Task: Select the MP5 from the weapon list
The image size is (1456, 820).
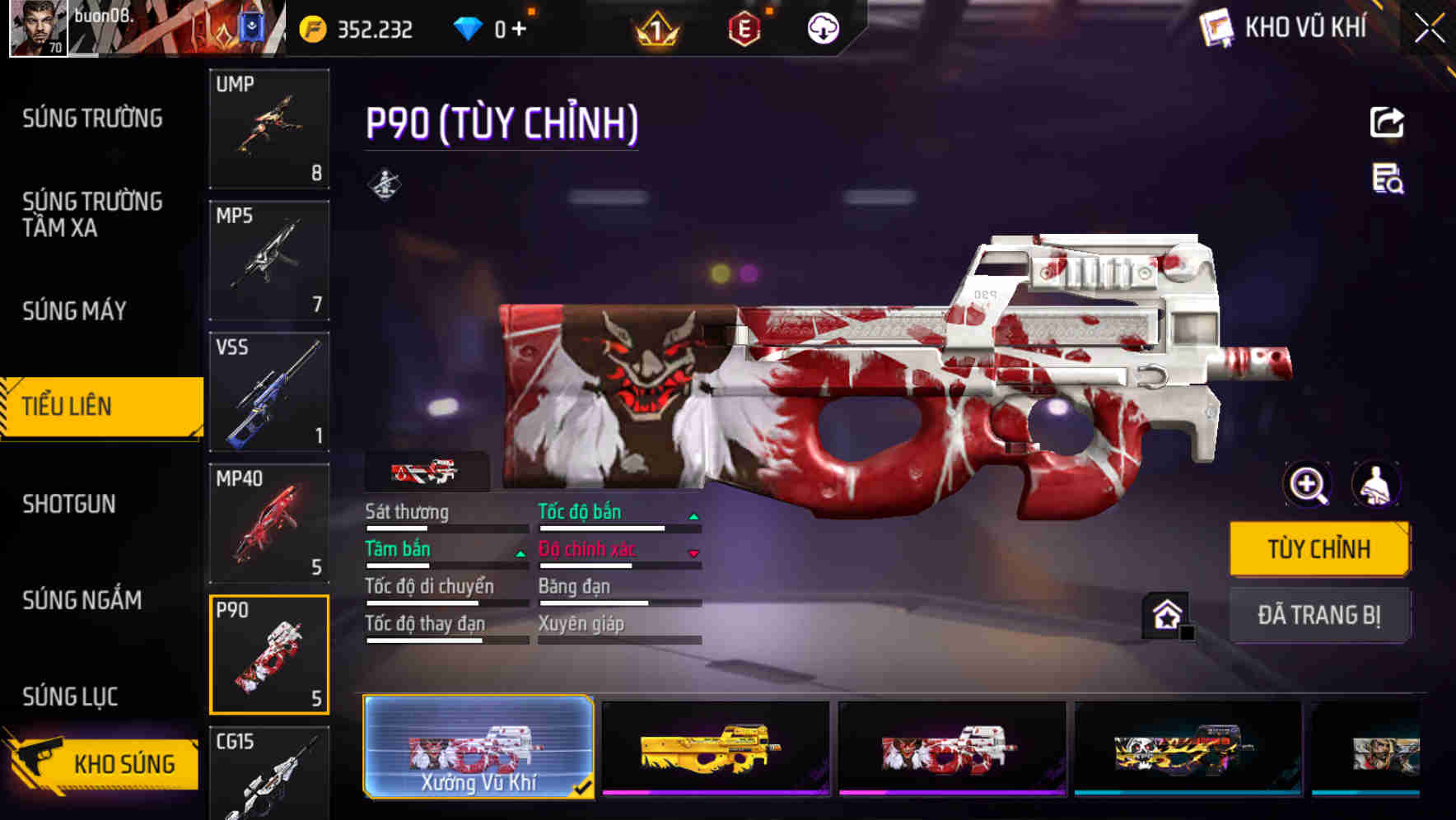Action: point(268,259)
